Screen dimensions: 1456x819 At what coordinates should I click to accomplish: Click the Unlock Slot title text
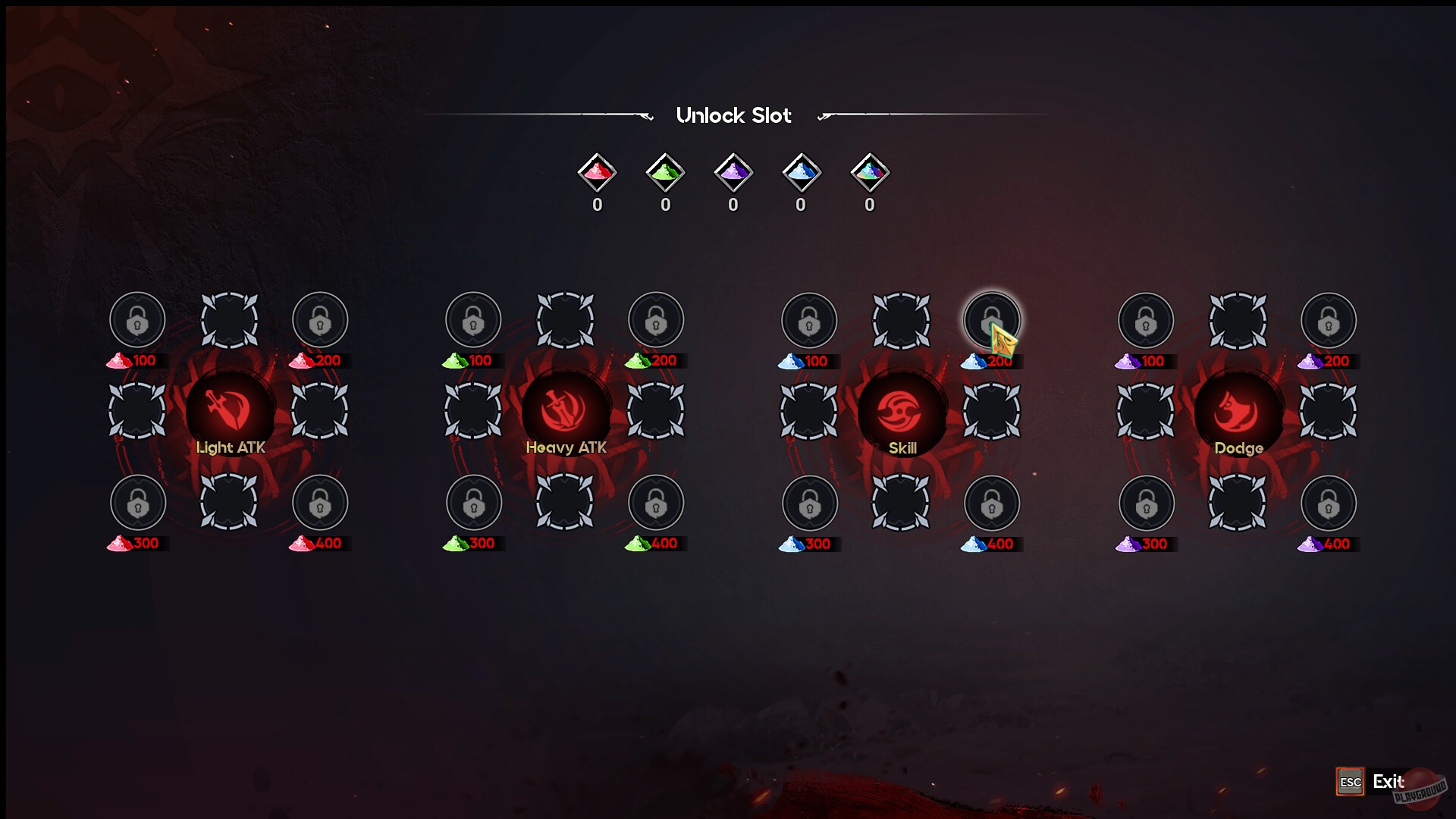[x=734, y=115]
